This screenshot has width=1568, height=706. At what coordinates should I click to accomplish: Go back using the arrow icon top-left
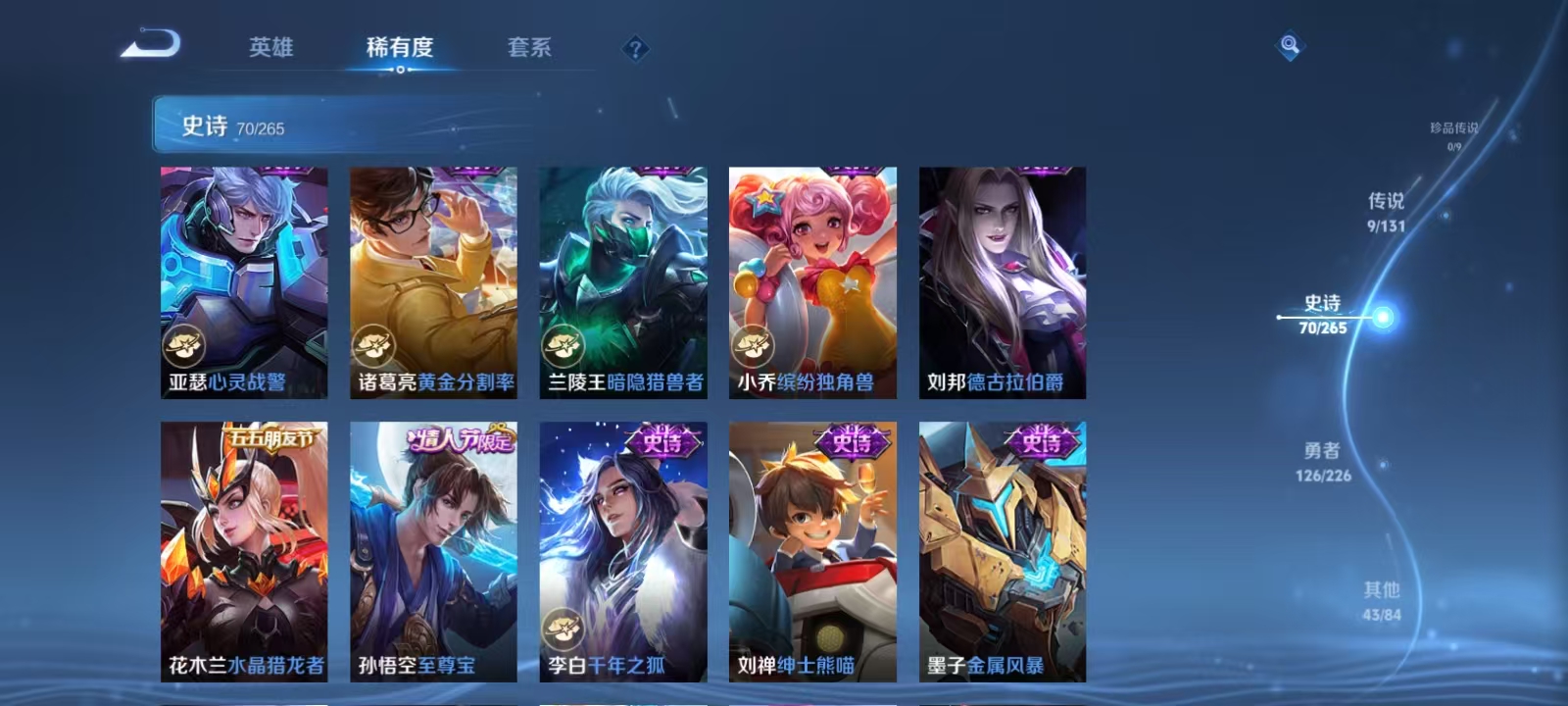pos(152,44)
